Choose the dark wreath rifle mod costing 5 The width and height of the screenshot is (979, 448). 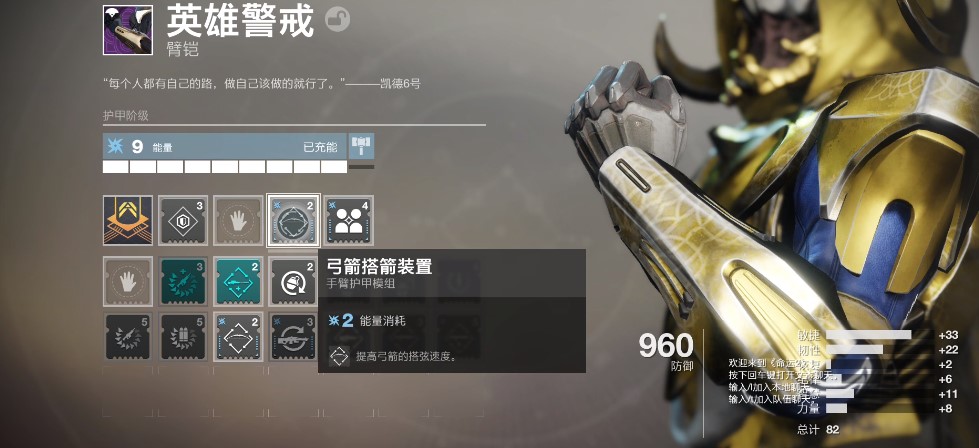tap(128, 337)
